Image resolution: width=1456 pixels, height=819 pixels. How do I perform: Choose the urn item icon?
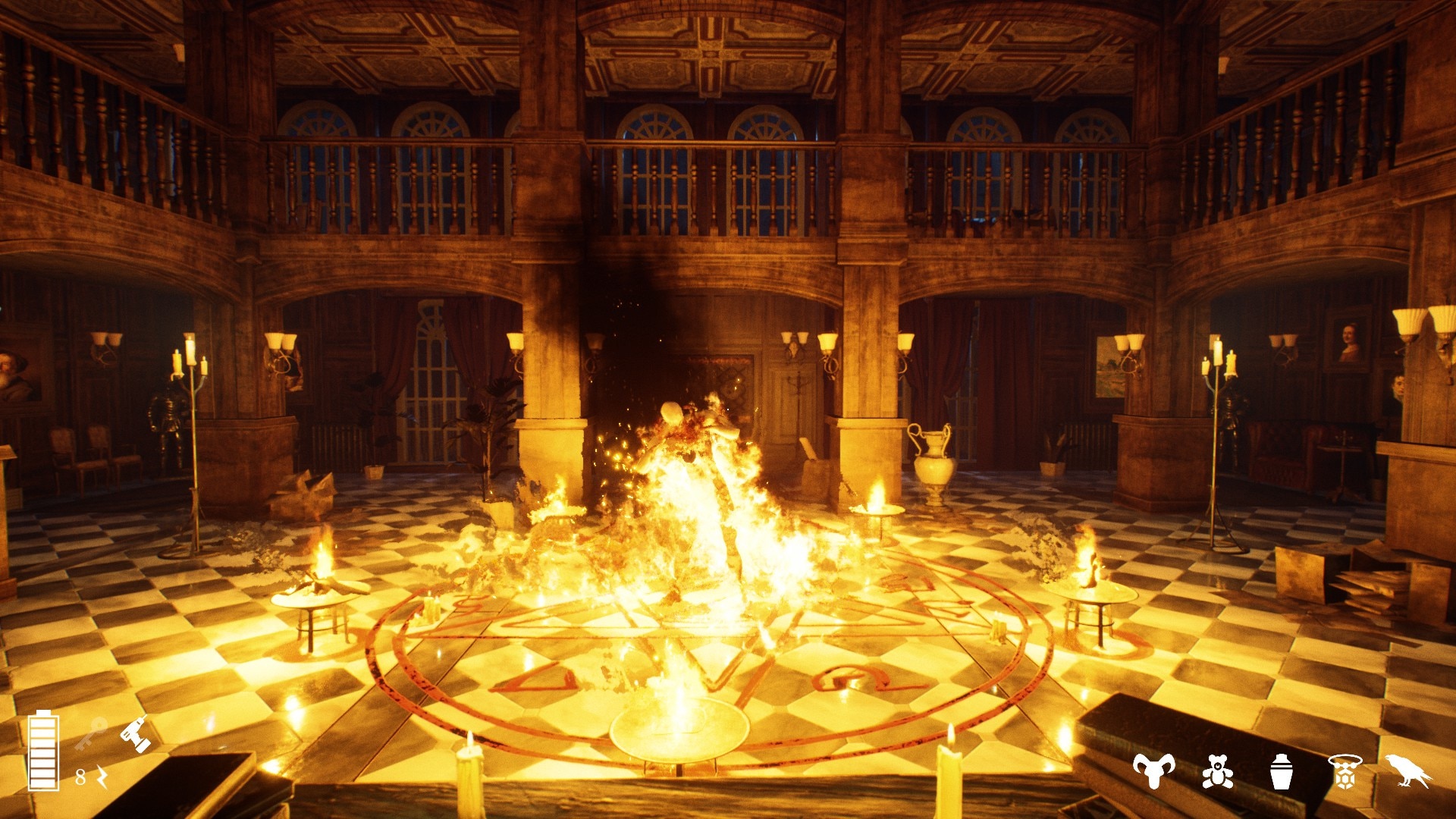tap(1281, 772)
